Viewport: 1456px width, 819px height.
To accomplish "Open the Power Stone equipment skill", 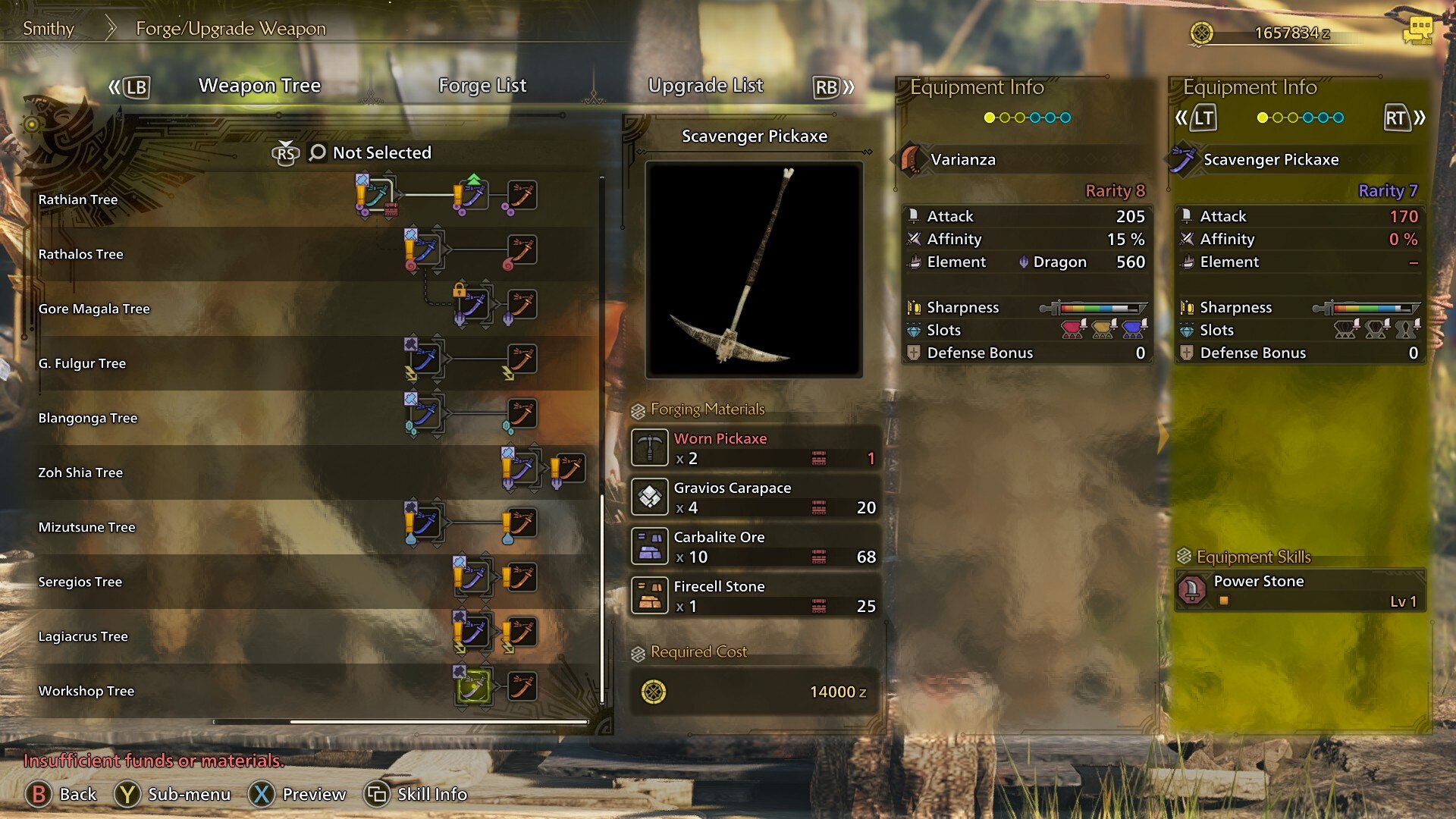I will point(1300,590).
